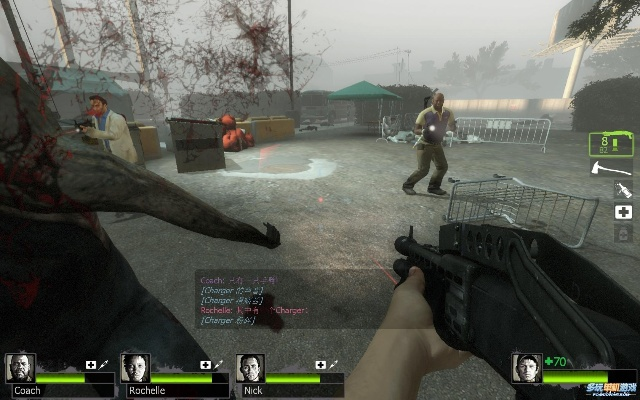Image resolution: width=640 pixels, height=400 pixels.
Task: Choose the first aid kit slot
Action: [x=622, y=212]
